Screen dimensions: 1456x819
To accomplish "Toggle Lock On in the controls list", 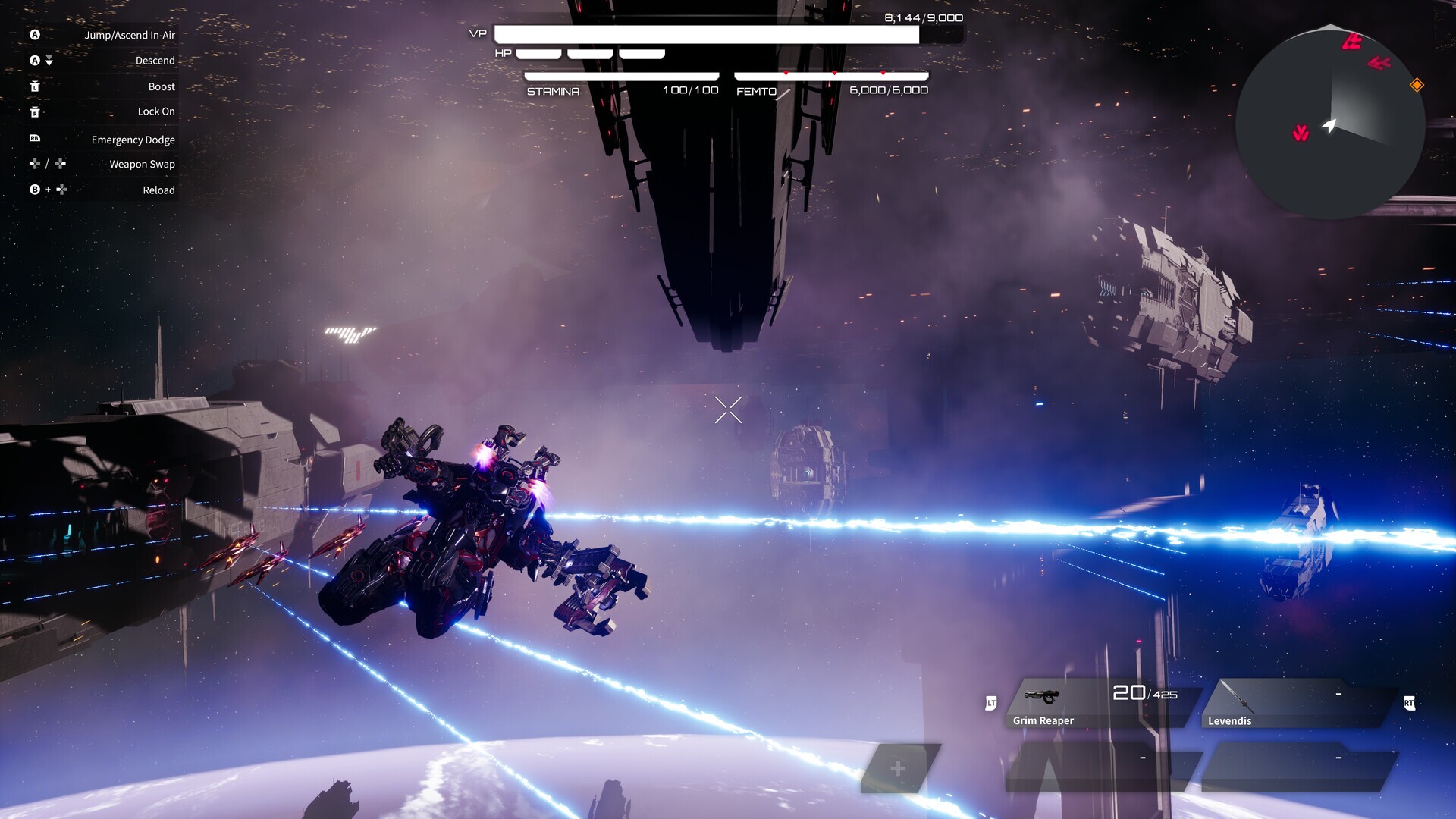I will (x=155, y=111).
